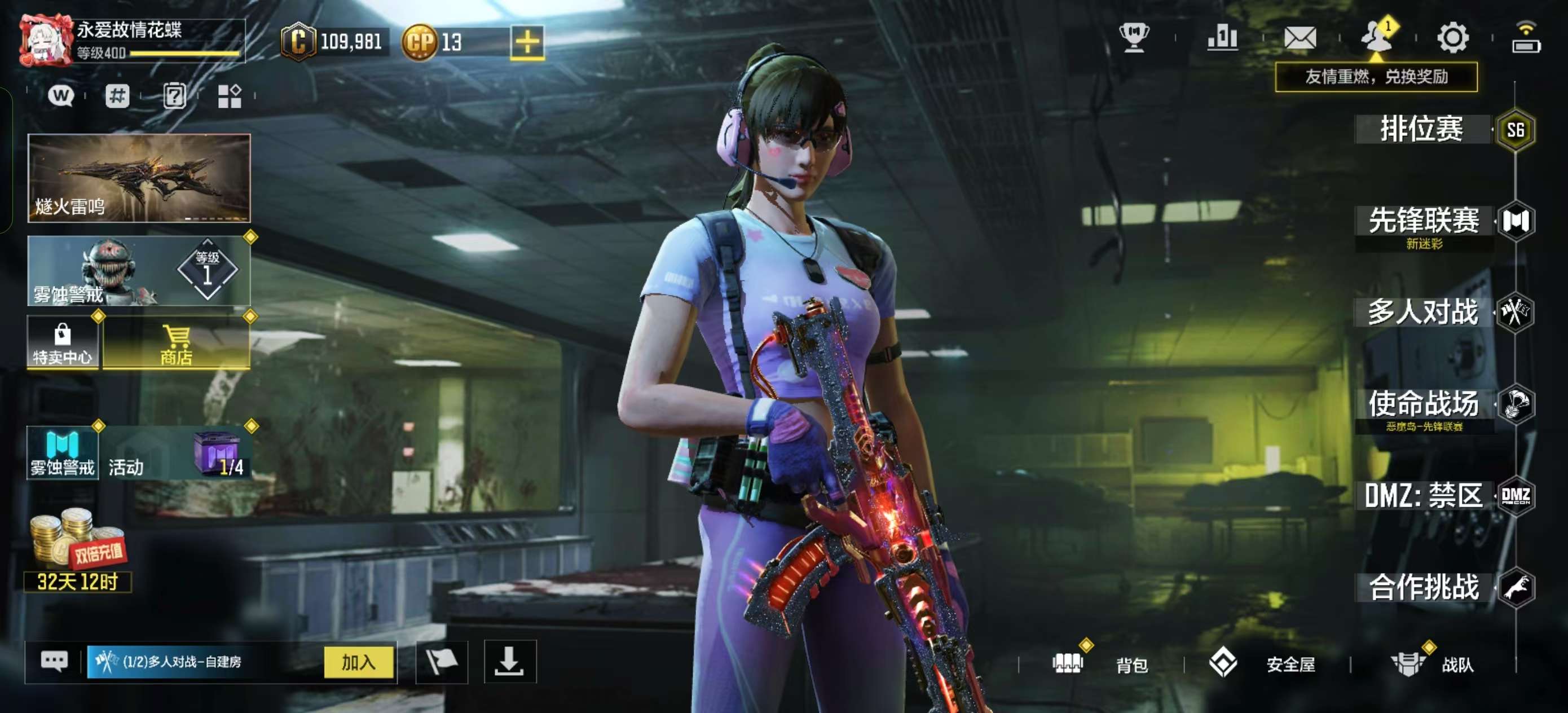Select the 合作挑战 co-op mode
This screenshot has height=713, width=1568.
pyautogui.click(x=1424, y=588)
